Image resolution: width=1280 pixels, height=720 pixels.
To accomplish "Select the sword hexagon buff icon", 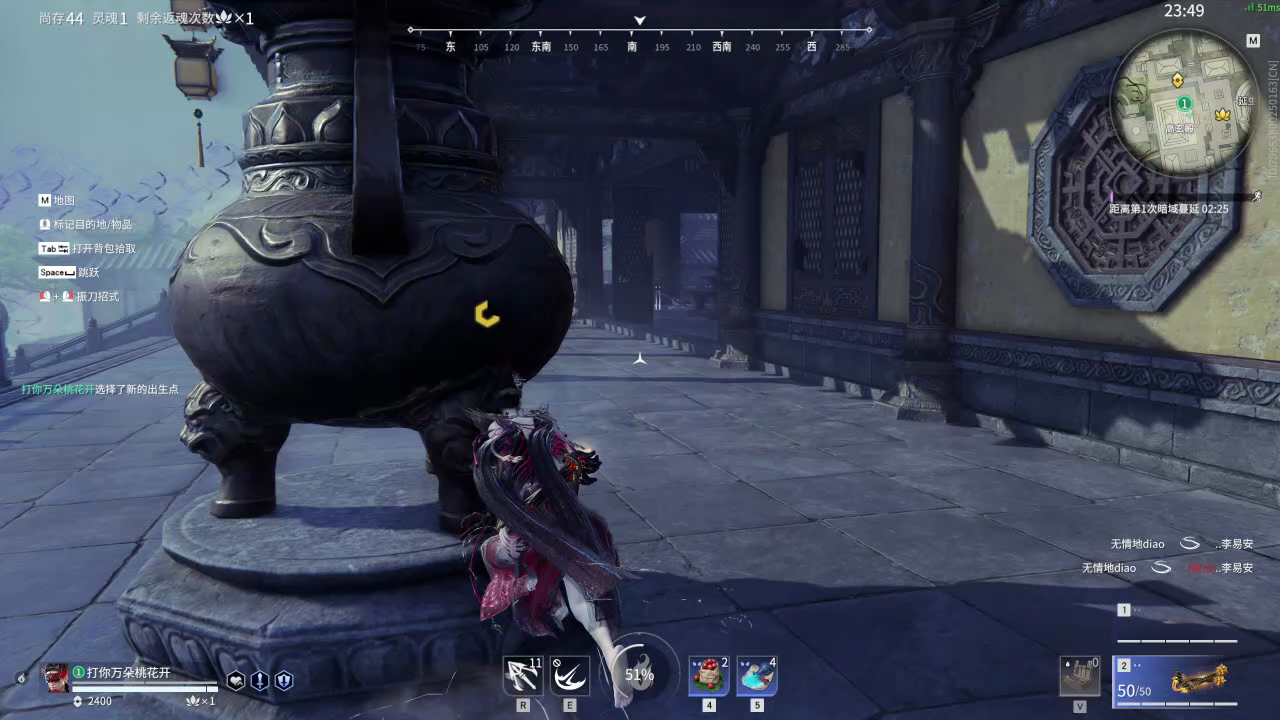I will click(260, 681).
